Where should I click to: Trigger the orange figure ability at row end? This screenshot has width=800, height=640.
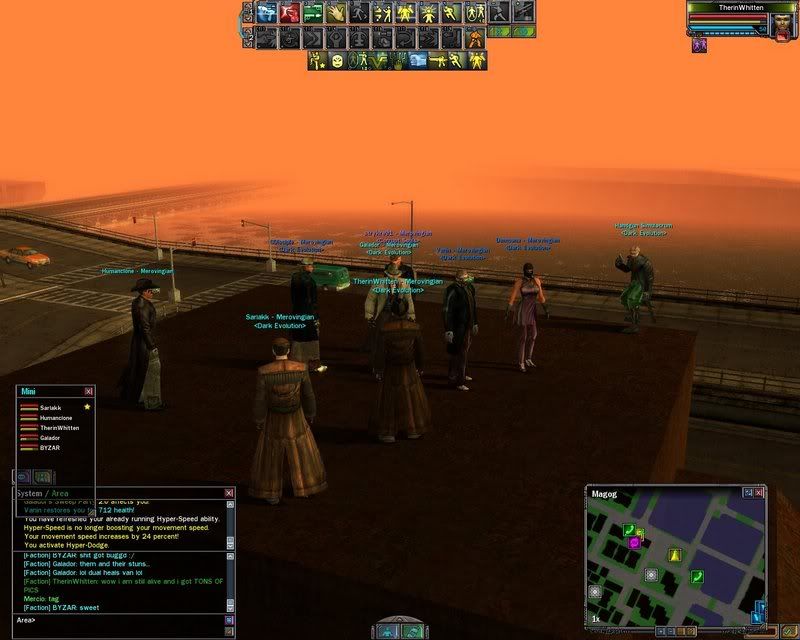[x=474, y=39]
